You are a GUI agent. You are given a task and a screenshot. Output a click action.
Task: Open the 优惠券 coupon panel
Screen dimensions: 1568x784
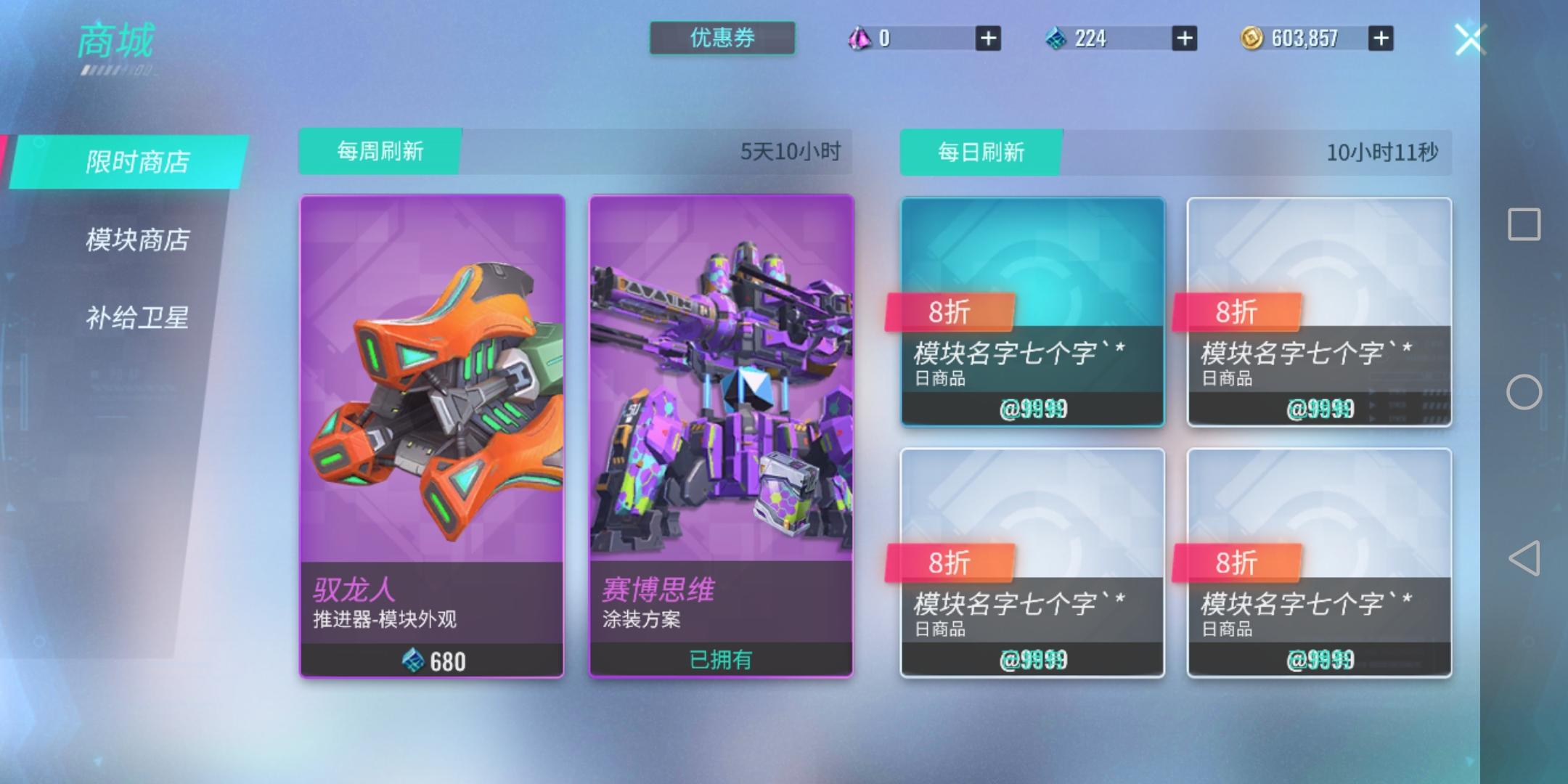(x=721, y=37)
